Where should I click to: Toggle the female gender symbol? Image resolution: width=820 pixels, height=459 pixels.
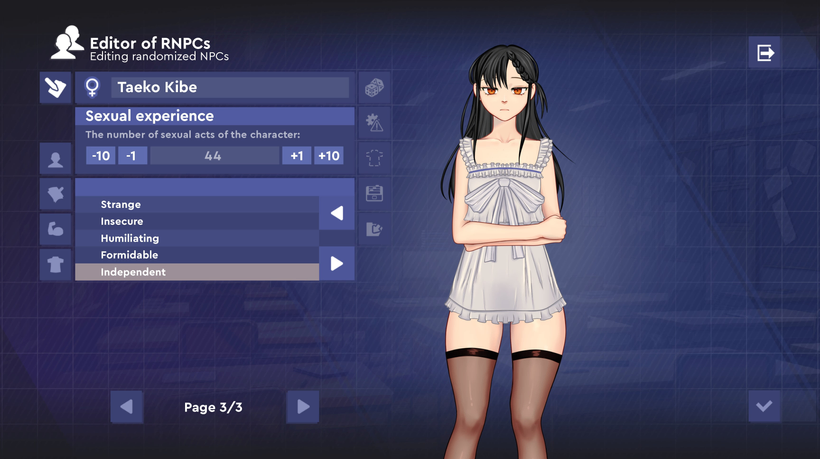click(92, 88)
